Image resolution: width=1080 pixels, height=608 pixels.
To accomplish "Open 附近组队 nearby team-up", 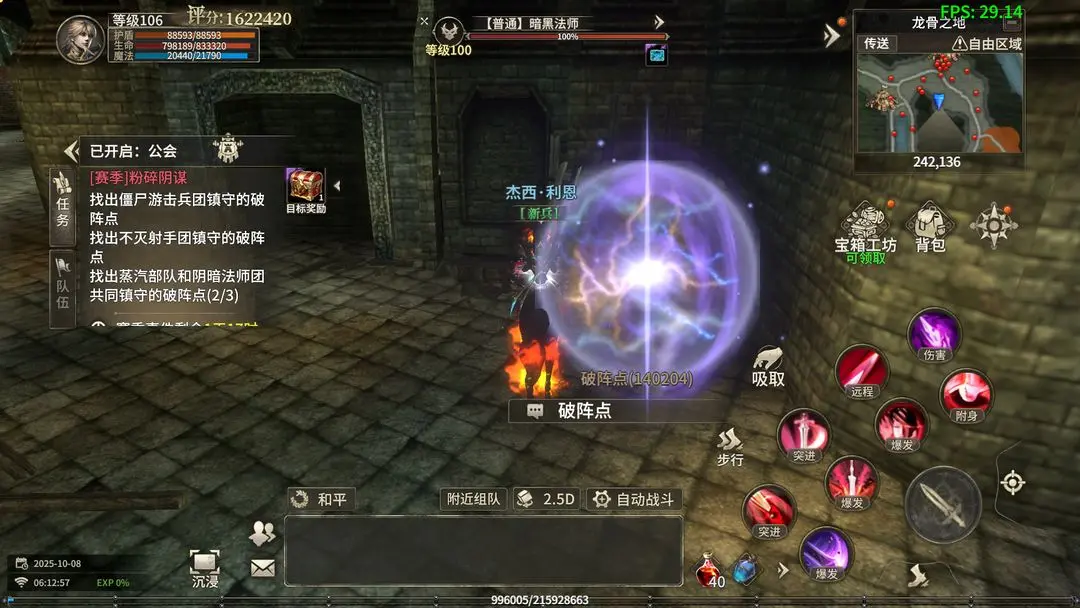I will pos(474,499).
